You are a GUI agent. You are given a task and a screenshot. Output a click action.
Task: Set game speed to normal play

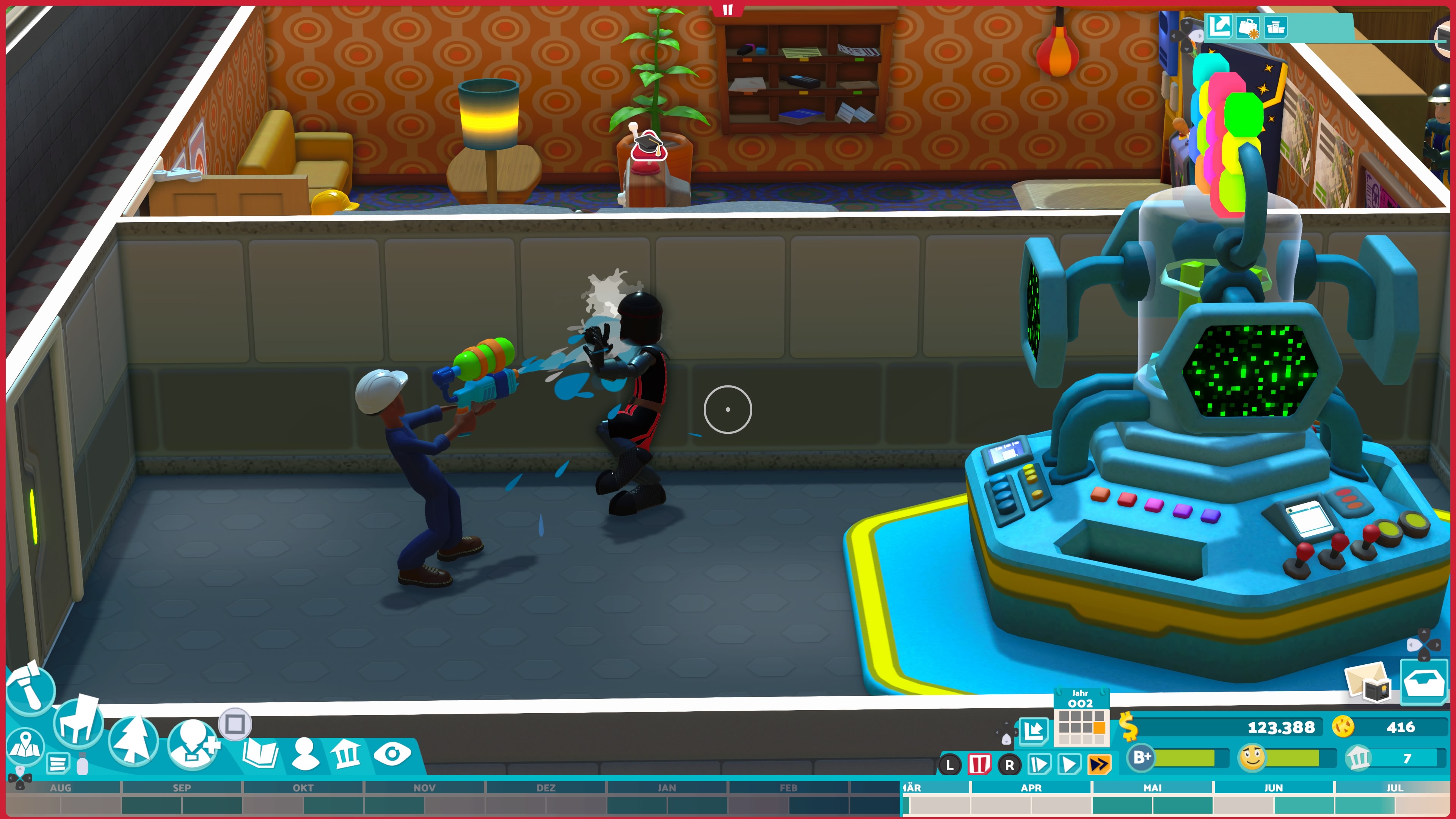coord(1069,765)
